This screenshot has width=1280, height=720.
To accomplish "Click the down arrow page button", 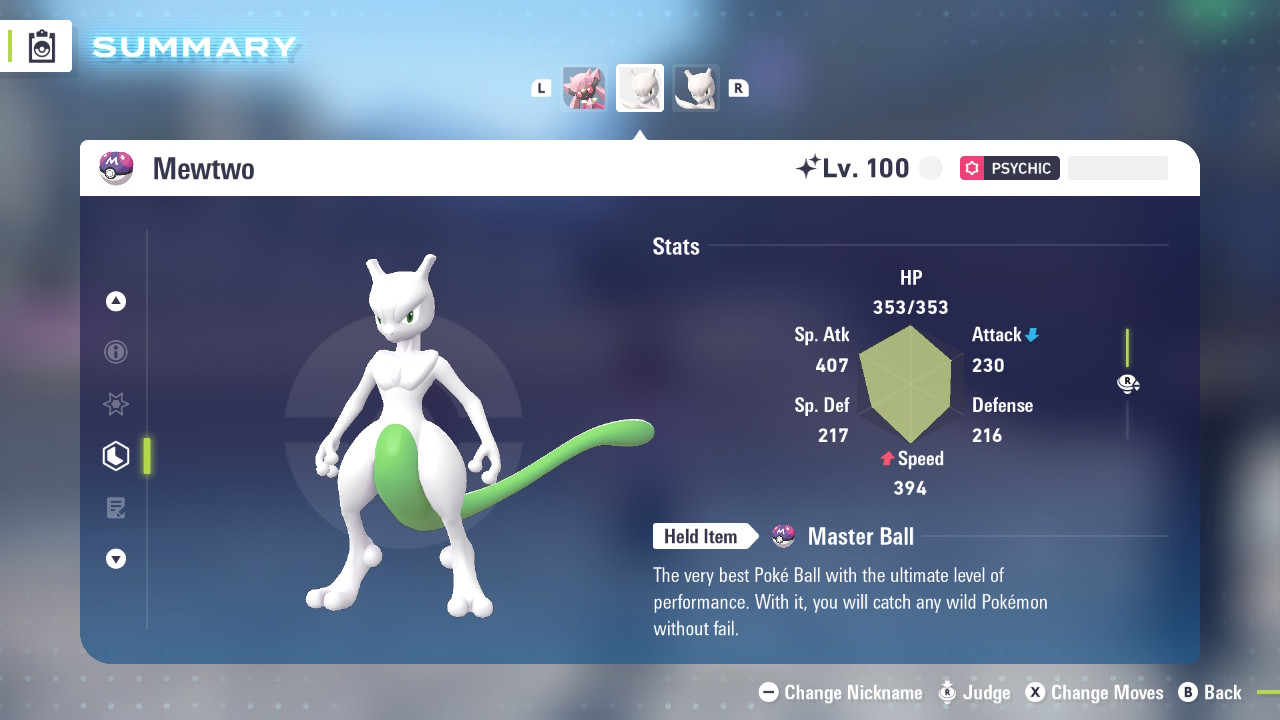I will [x=116, y=559].
